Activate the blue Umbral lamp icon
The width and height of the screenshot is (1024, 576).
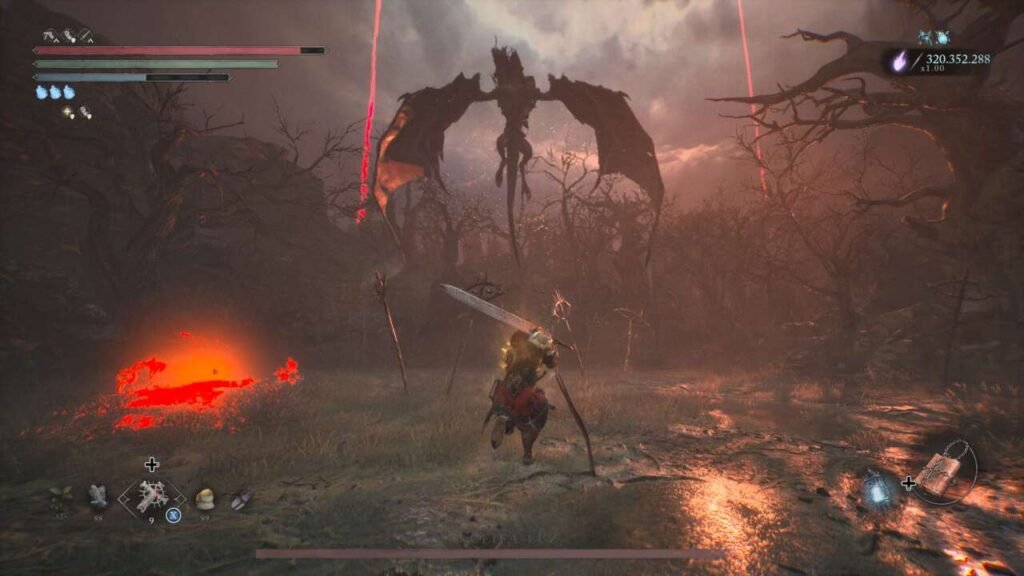[878, 488]
